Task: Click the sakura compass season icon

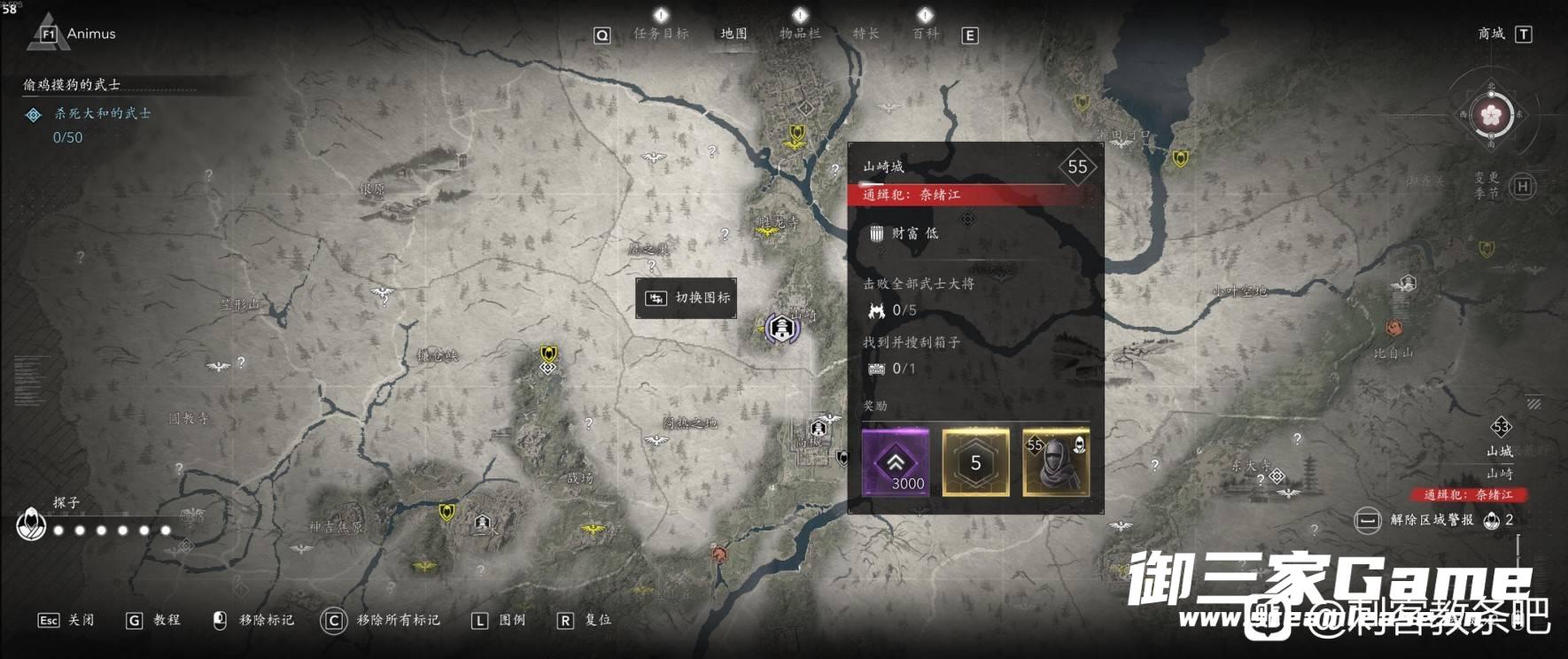Action: pos(1492,115)
